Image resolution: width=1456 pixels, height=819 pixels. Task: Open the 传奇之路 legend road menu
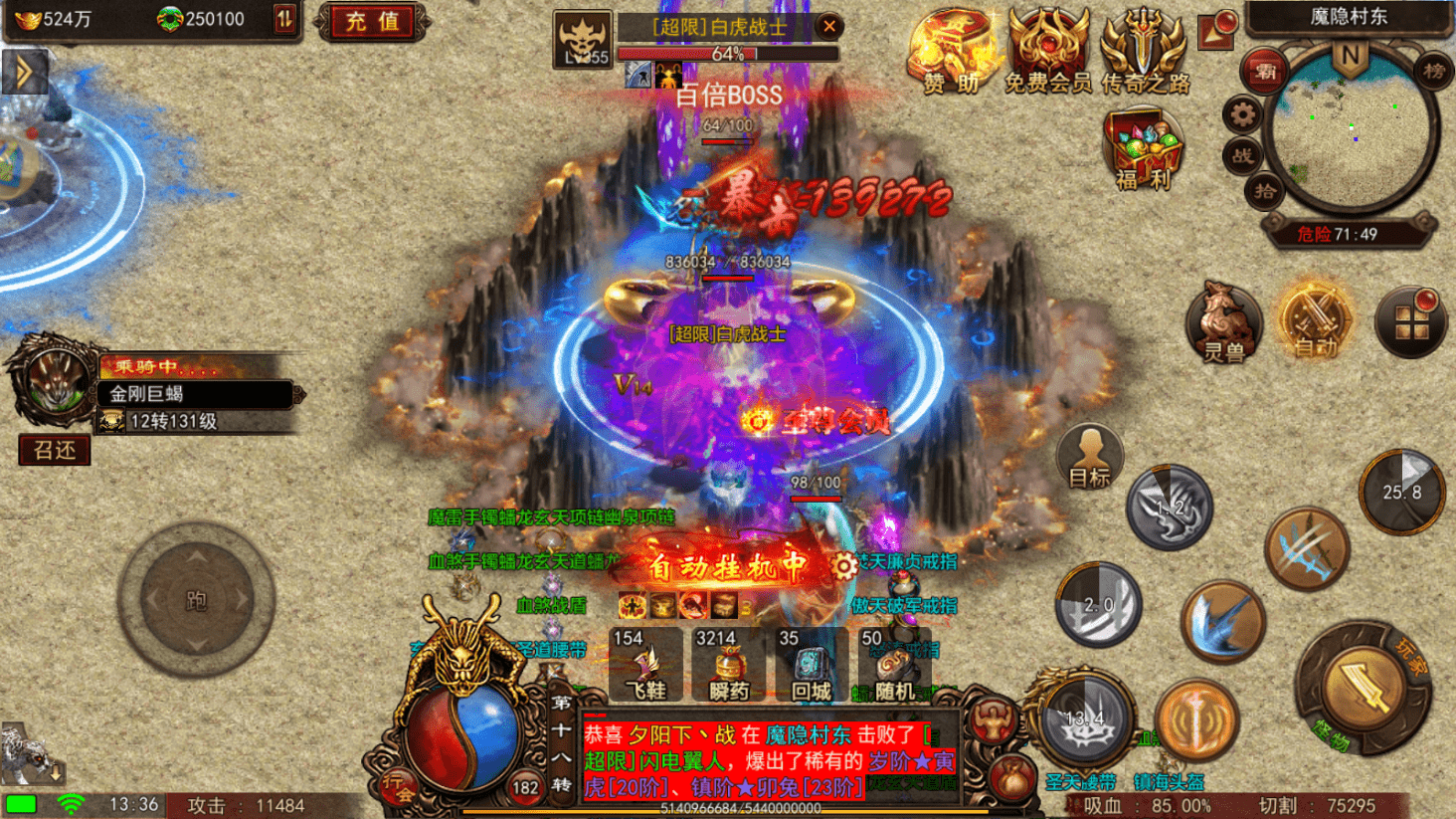1145,52
